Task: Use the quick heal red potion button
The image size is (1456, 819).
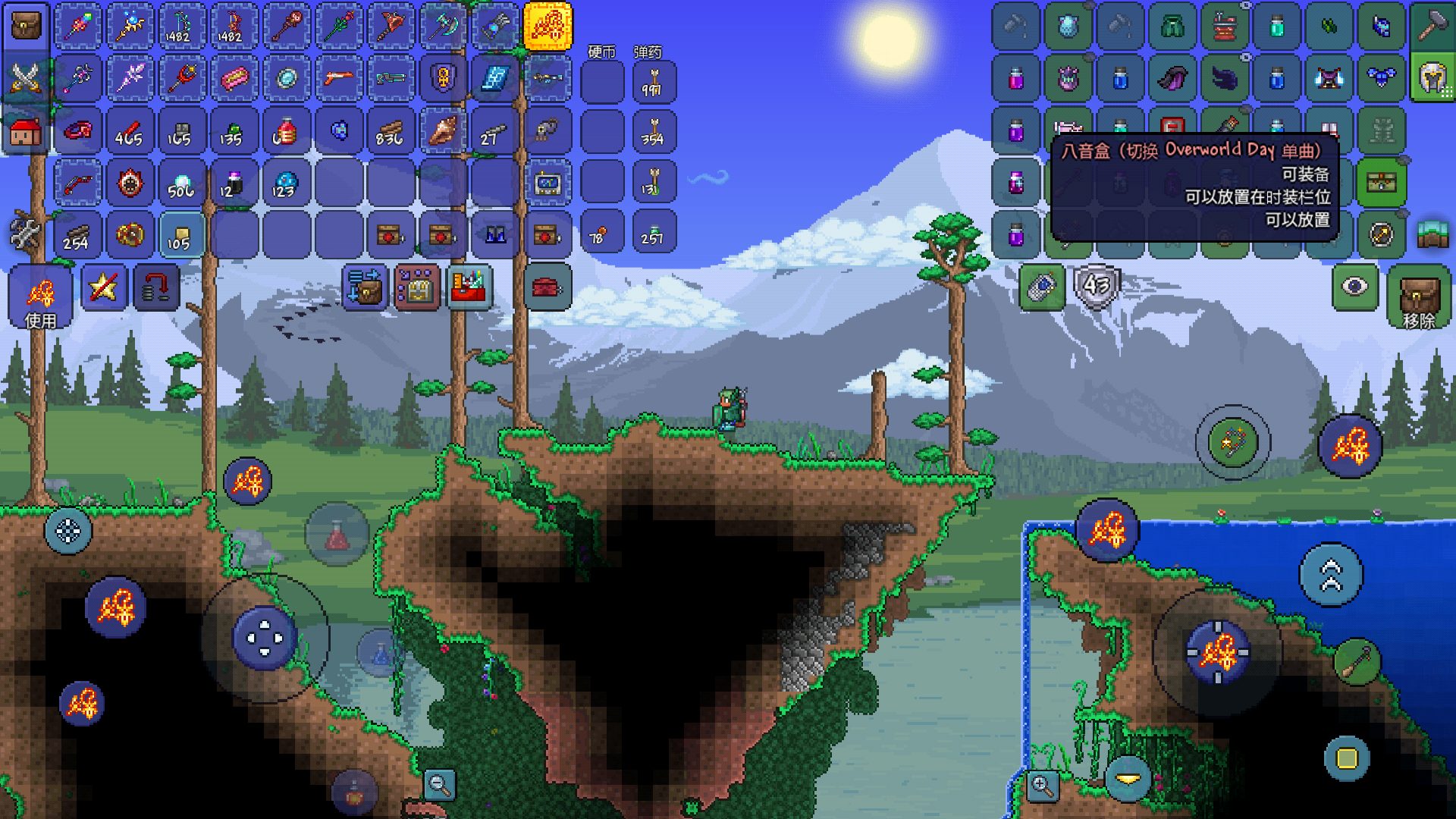Action: pos(337,535)
